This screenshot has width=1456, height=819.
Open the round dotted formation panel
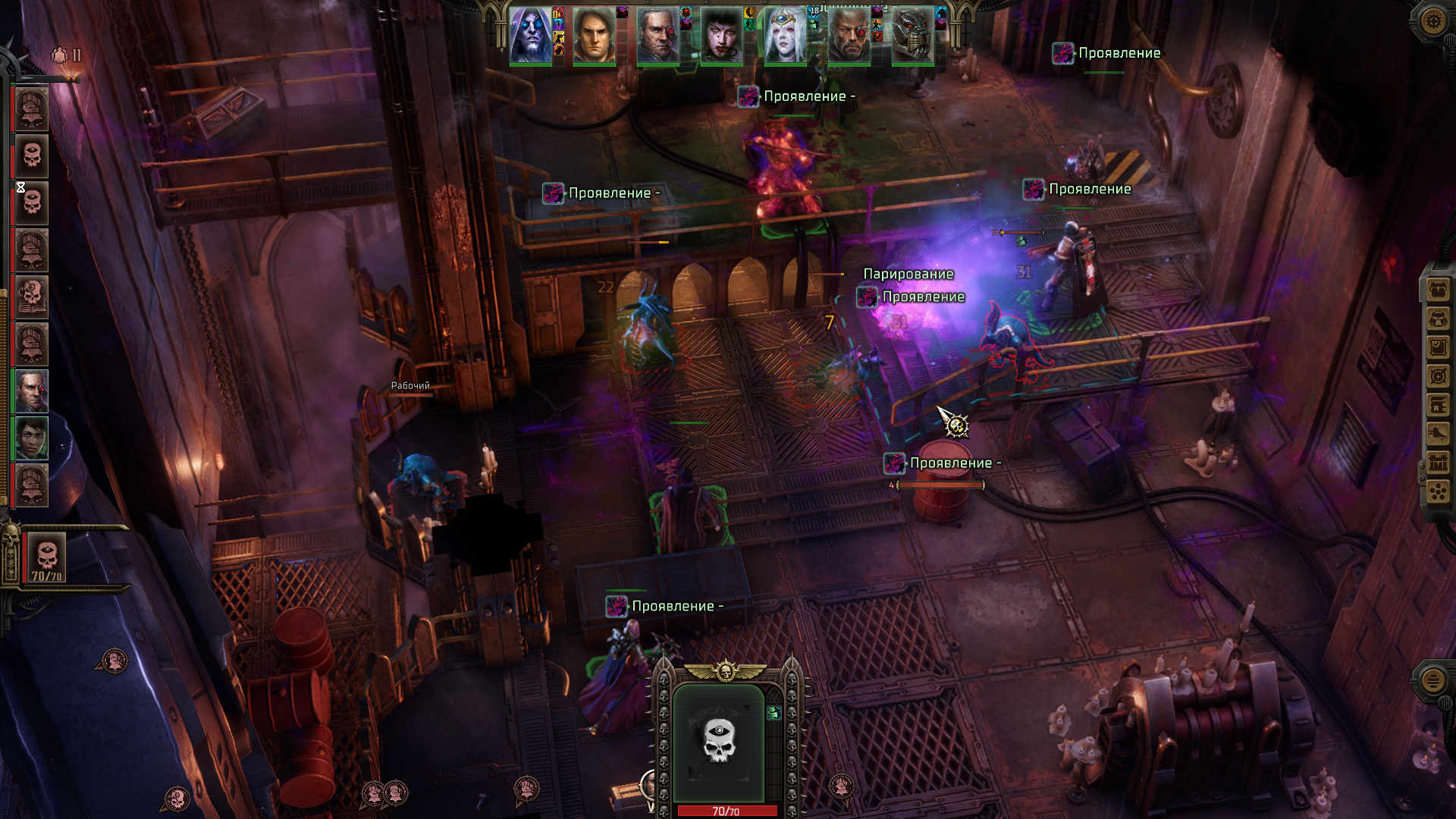click(1438, 491)
